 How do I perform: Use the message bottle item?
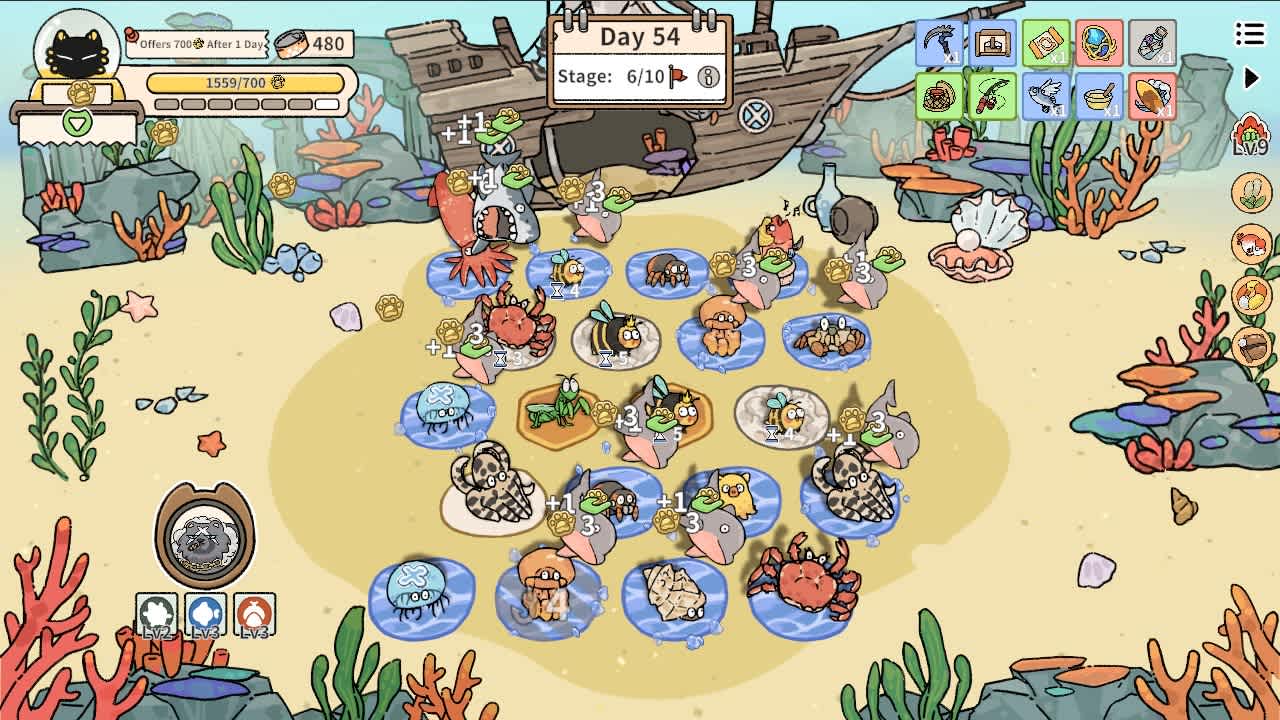tap(1154, 44)
